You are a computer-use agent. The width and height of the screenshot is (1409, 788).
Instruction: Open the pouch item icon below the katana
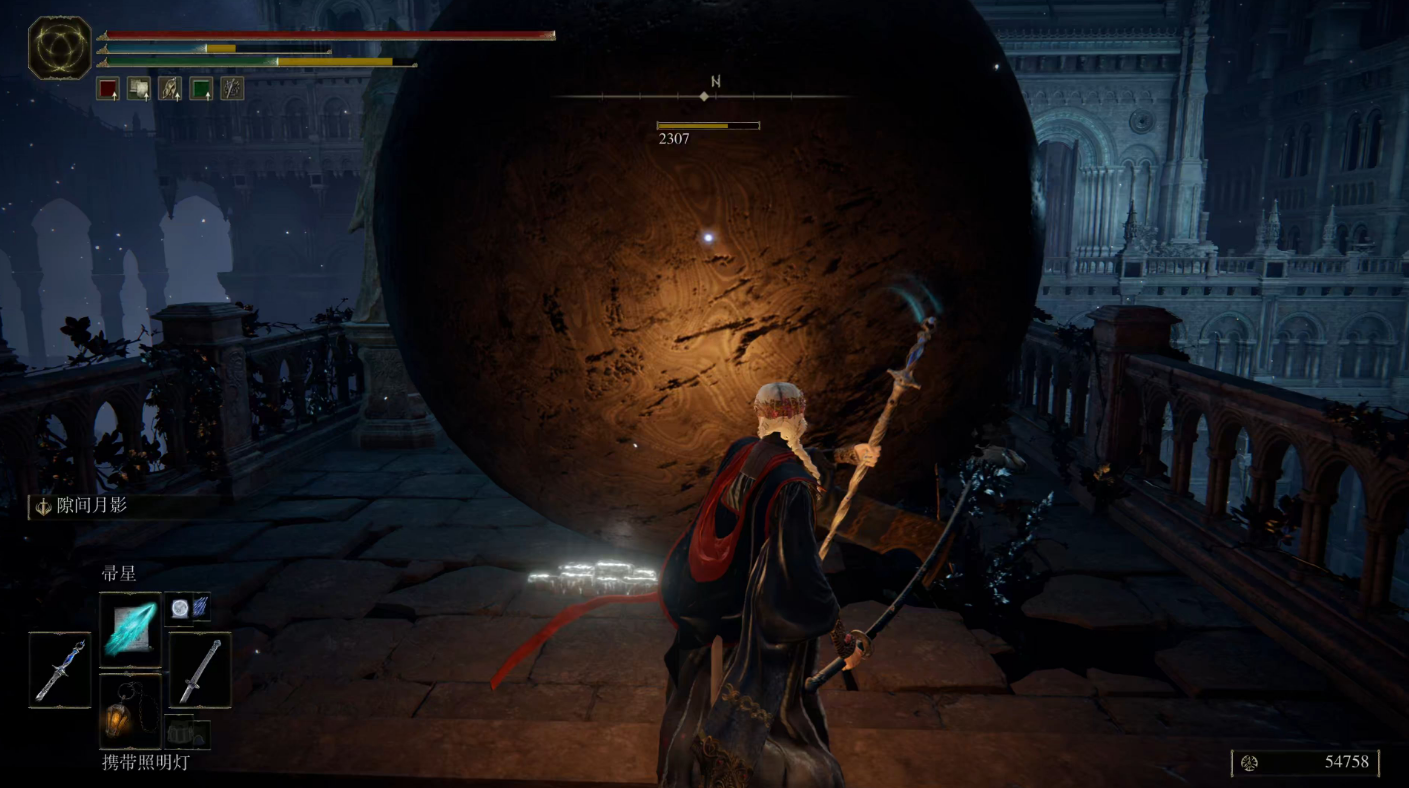[x=188, y=733]
